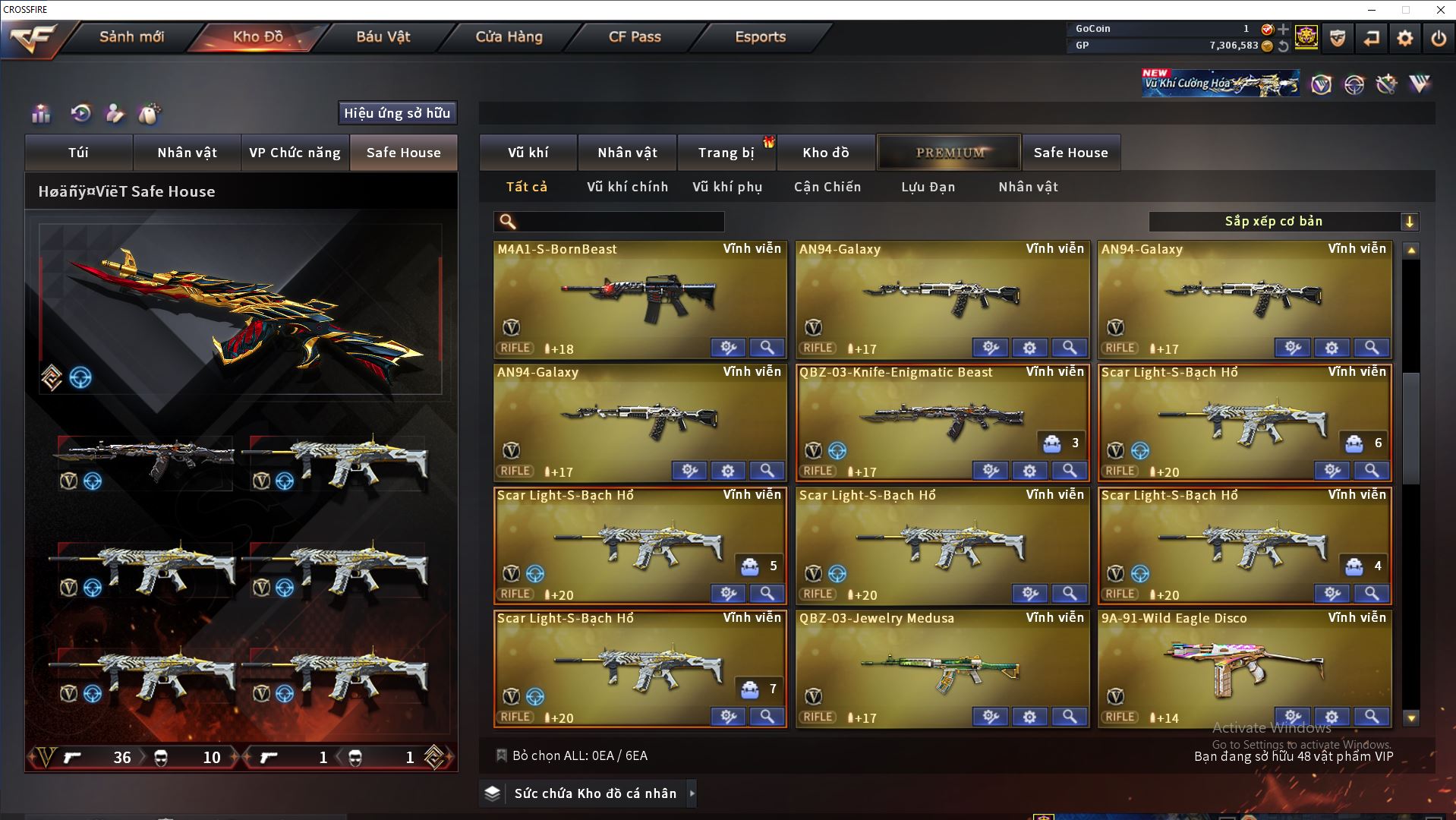Switch to the Esports menu
This screenshot has width=1456, height=820.
pos(760,36)
